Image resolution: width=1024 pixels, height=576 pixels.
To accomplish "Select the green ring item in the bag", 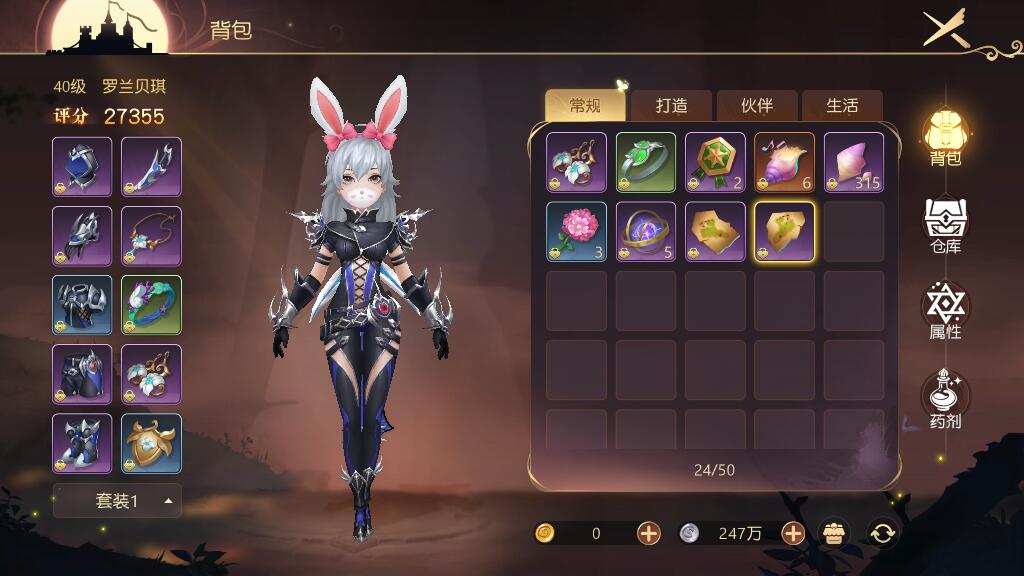I will [645, 162].
